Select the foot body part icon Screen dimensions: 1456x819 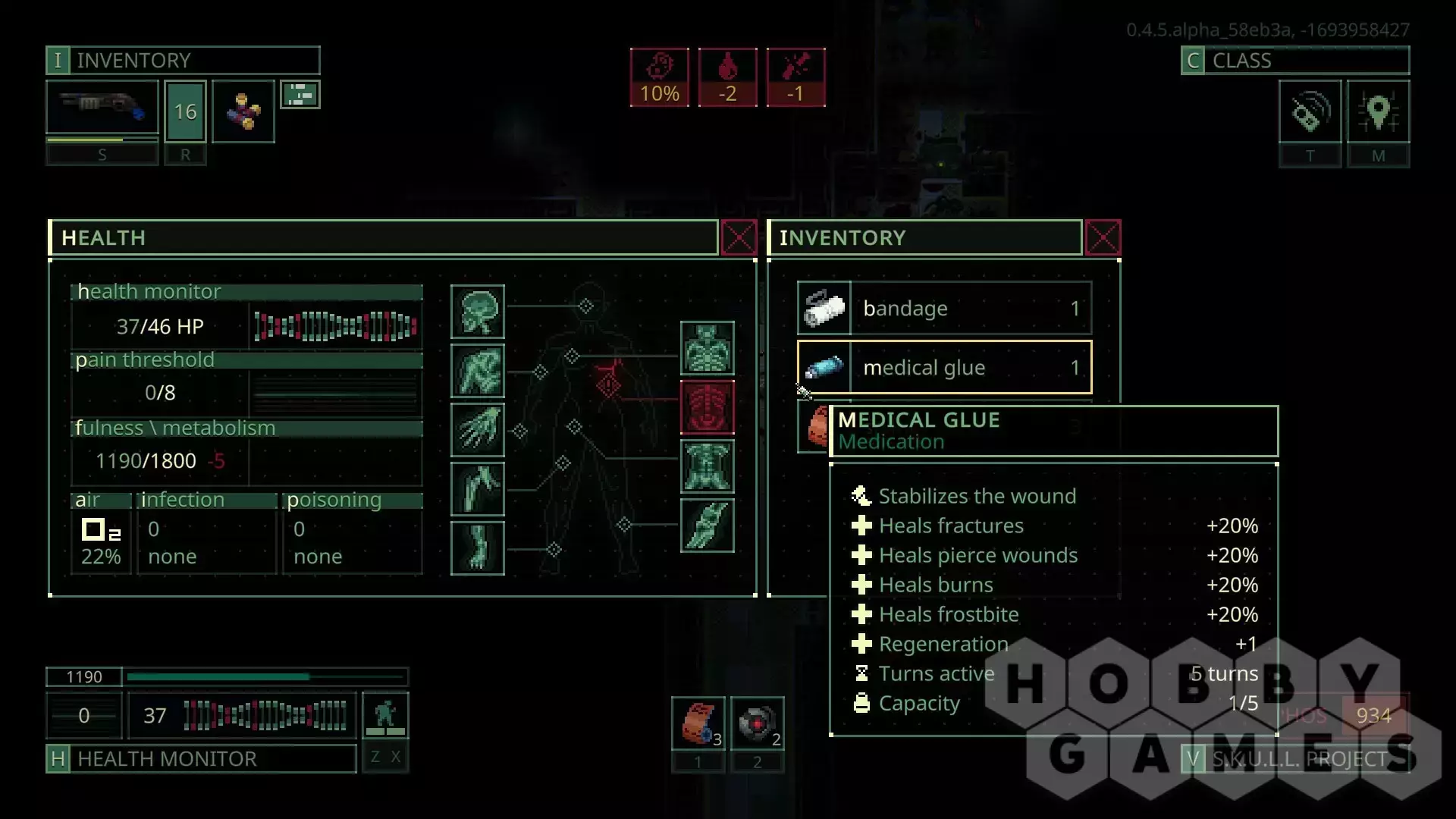coord(478,548)
